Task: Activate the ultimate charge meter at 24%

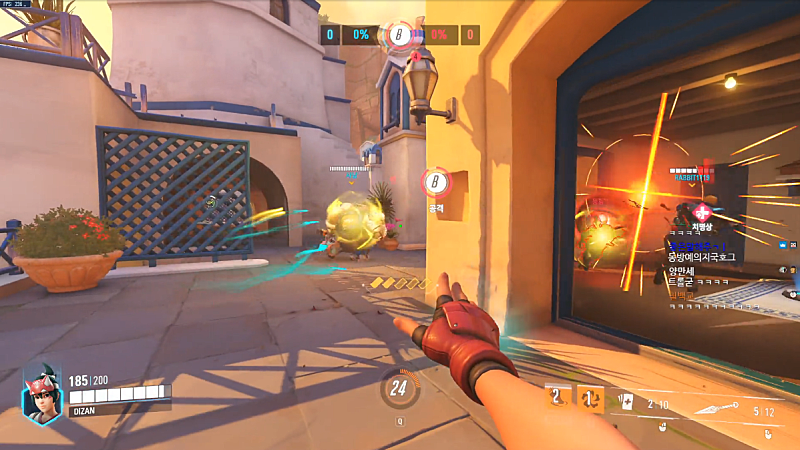Action: tap(400, 388)
